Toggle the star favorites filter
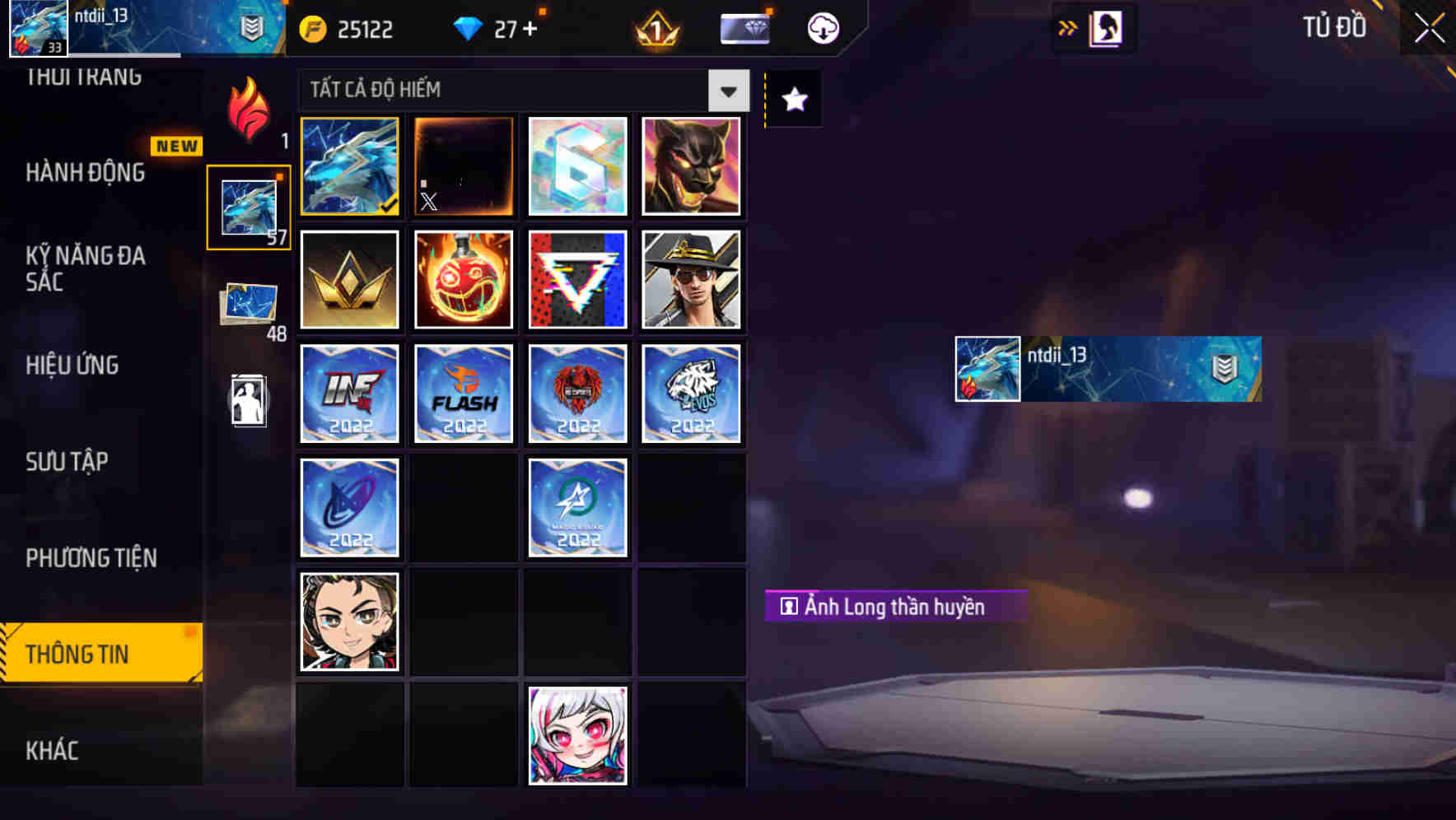 [792, 100]
